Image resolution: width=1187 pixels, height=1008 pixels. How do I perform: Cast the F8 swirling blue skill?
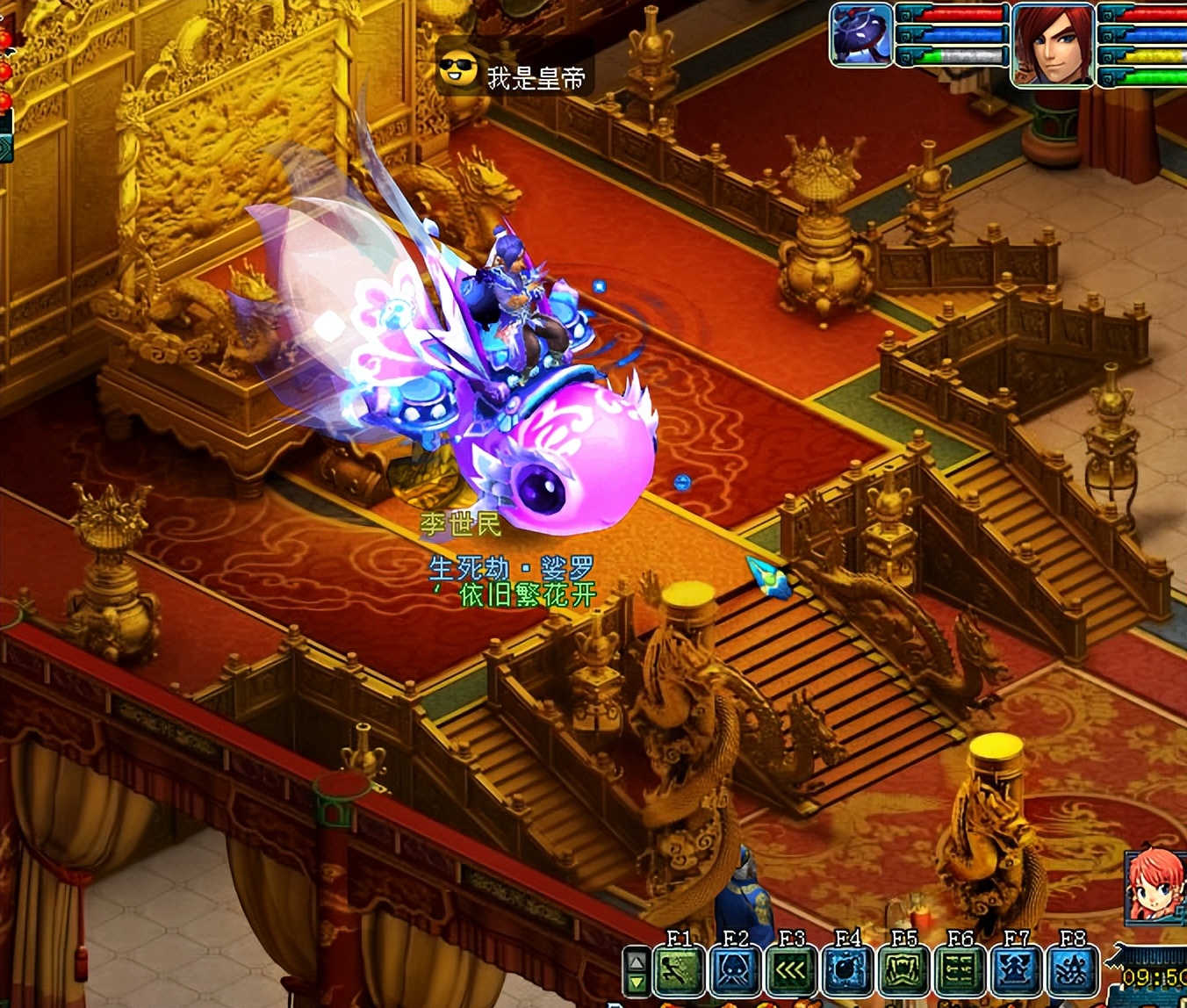1073,973
